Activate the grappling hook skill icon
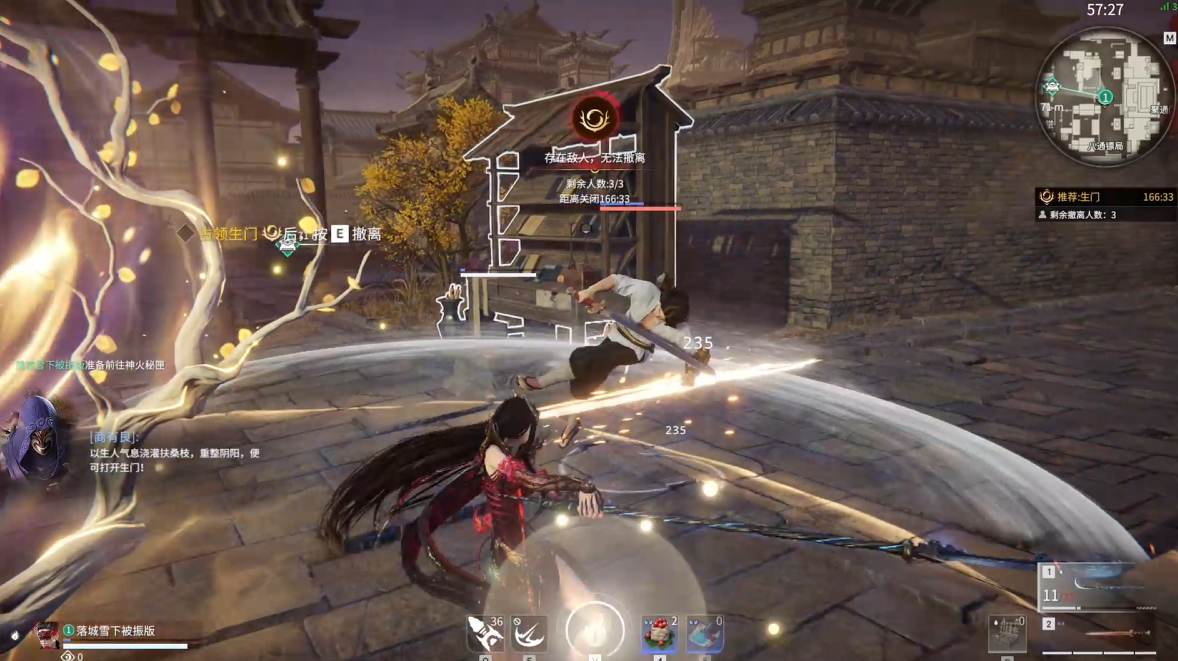This screenshot has width=1178, height=661. [529, 634]
